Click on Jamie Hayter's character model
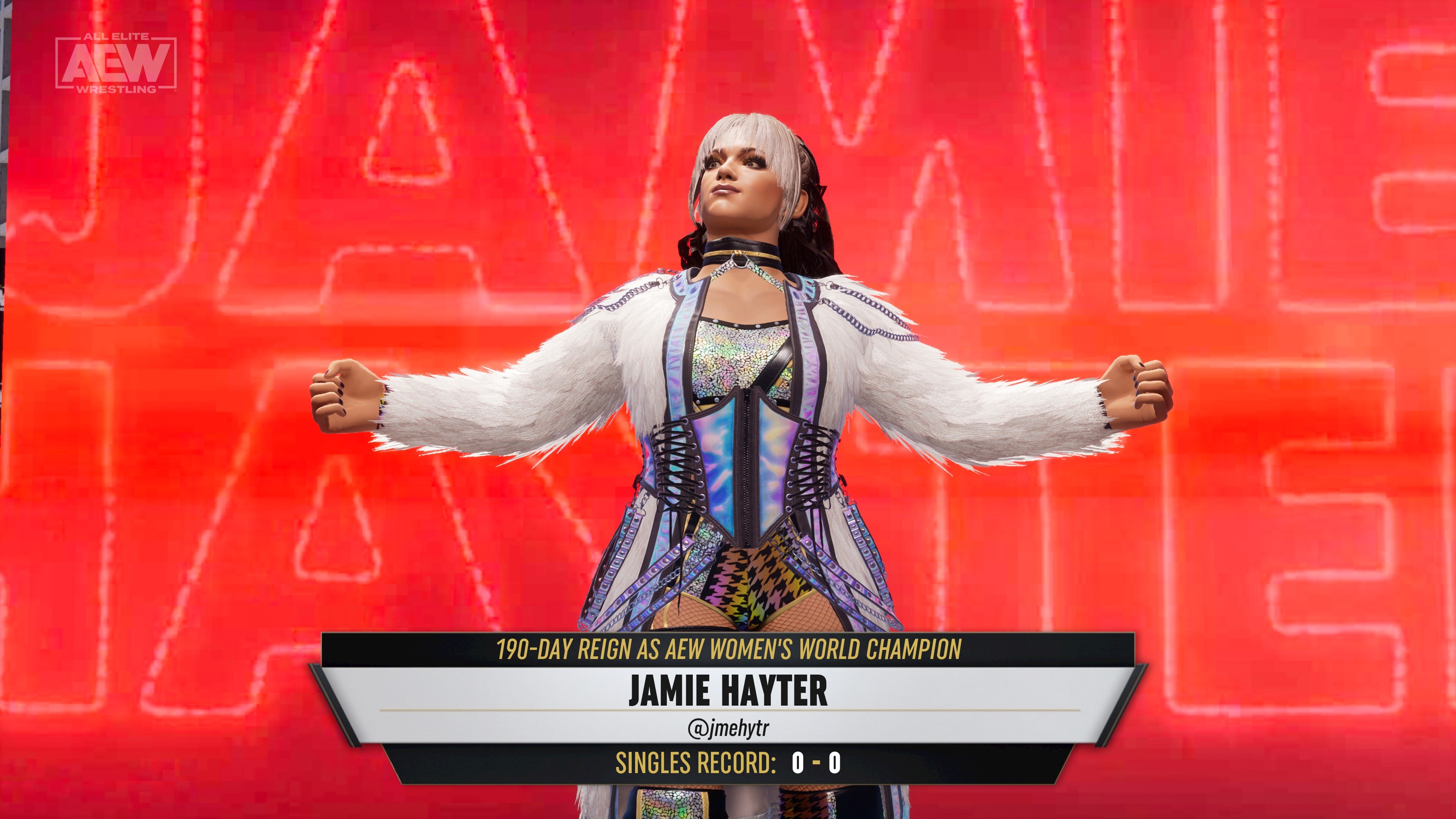 point(729,395)
